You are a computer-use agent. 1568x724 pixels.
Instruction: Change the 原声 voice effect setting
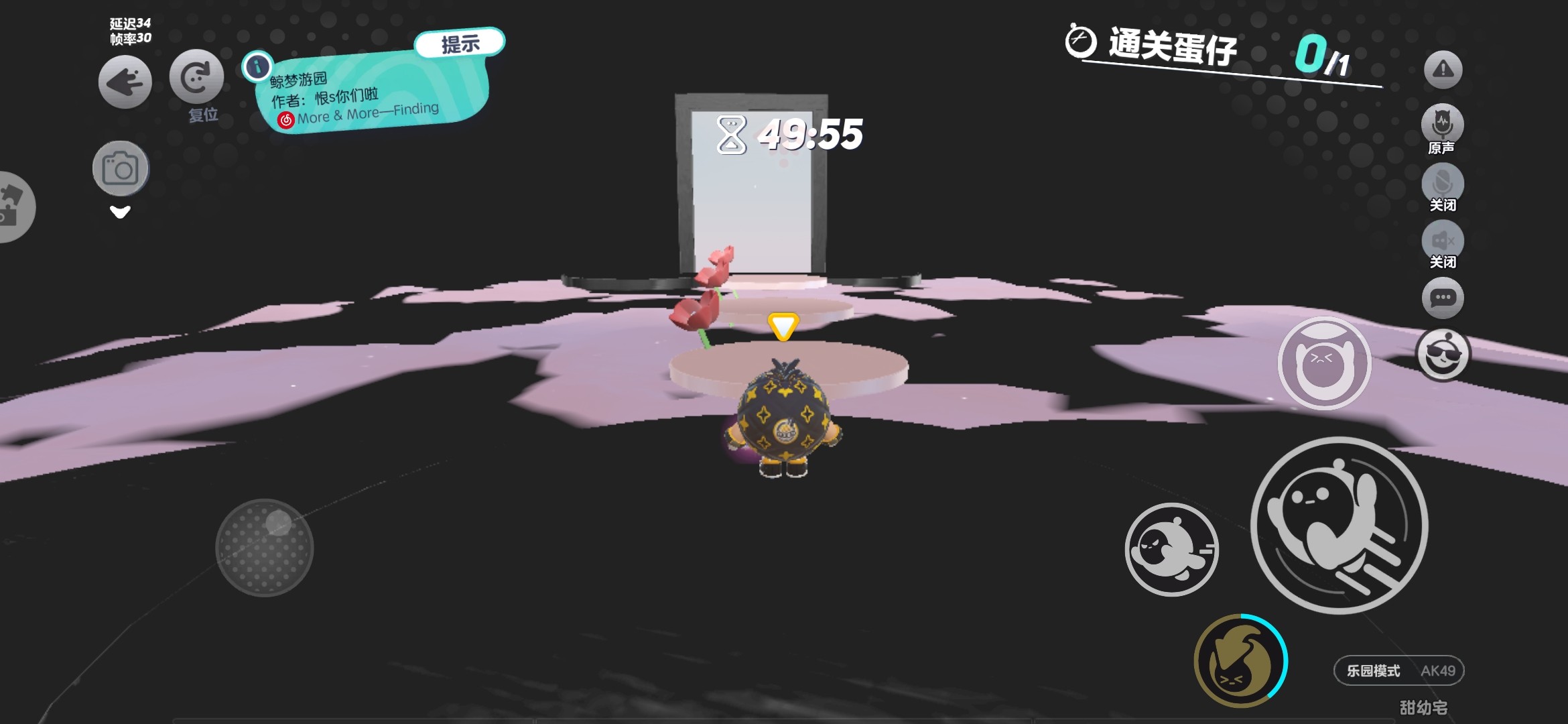1442,125
